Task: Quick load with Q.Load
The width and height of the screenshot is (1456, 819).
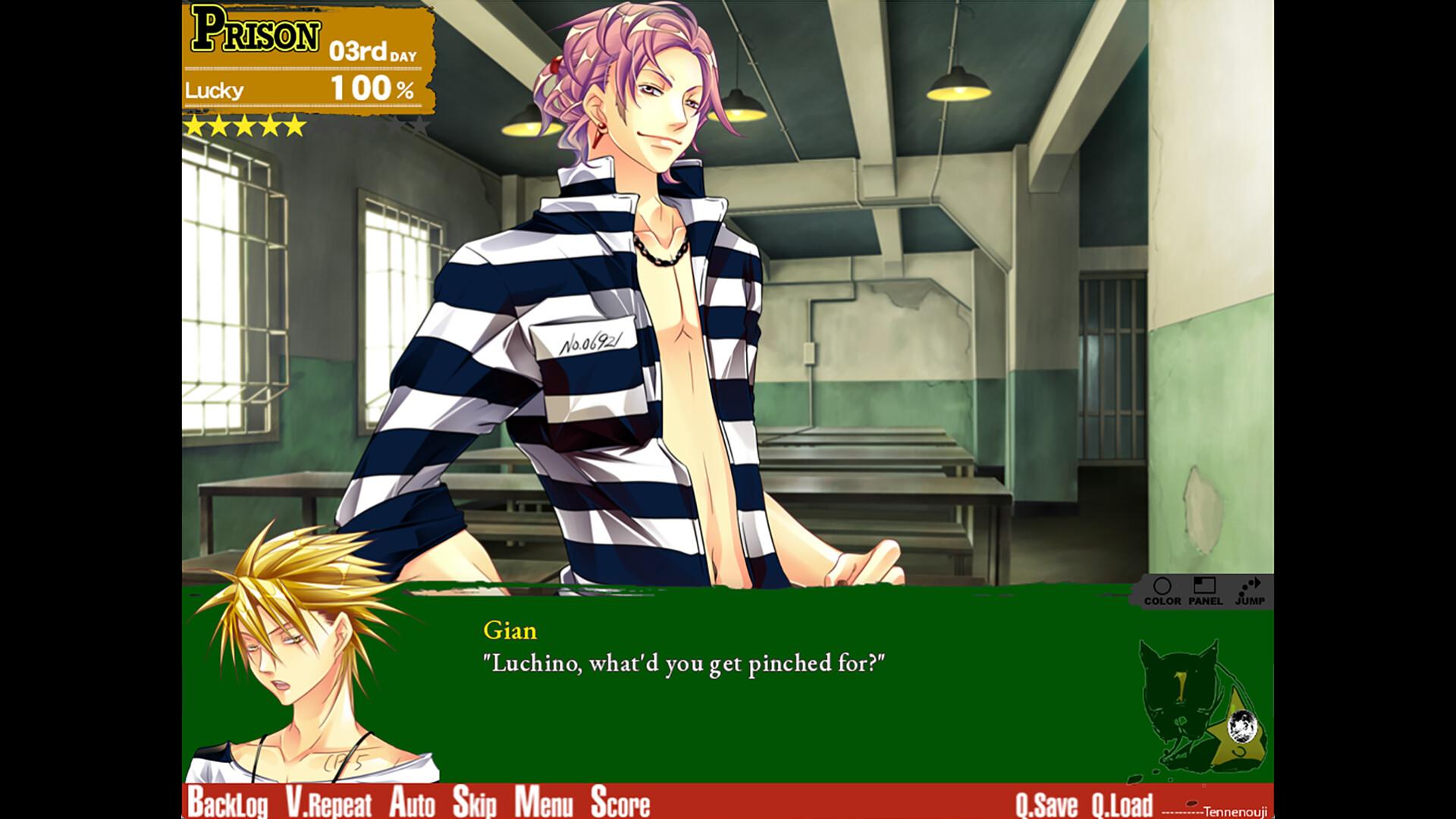Action: [x=1122, y=804]
